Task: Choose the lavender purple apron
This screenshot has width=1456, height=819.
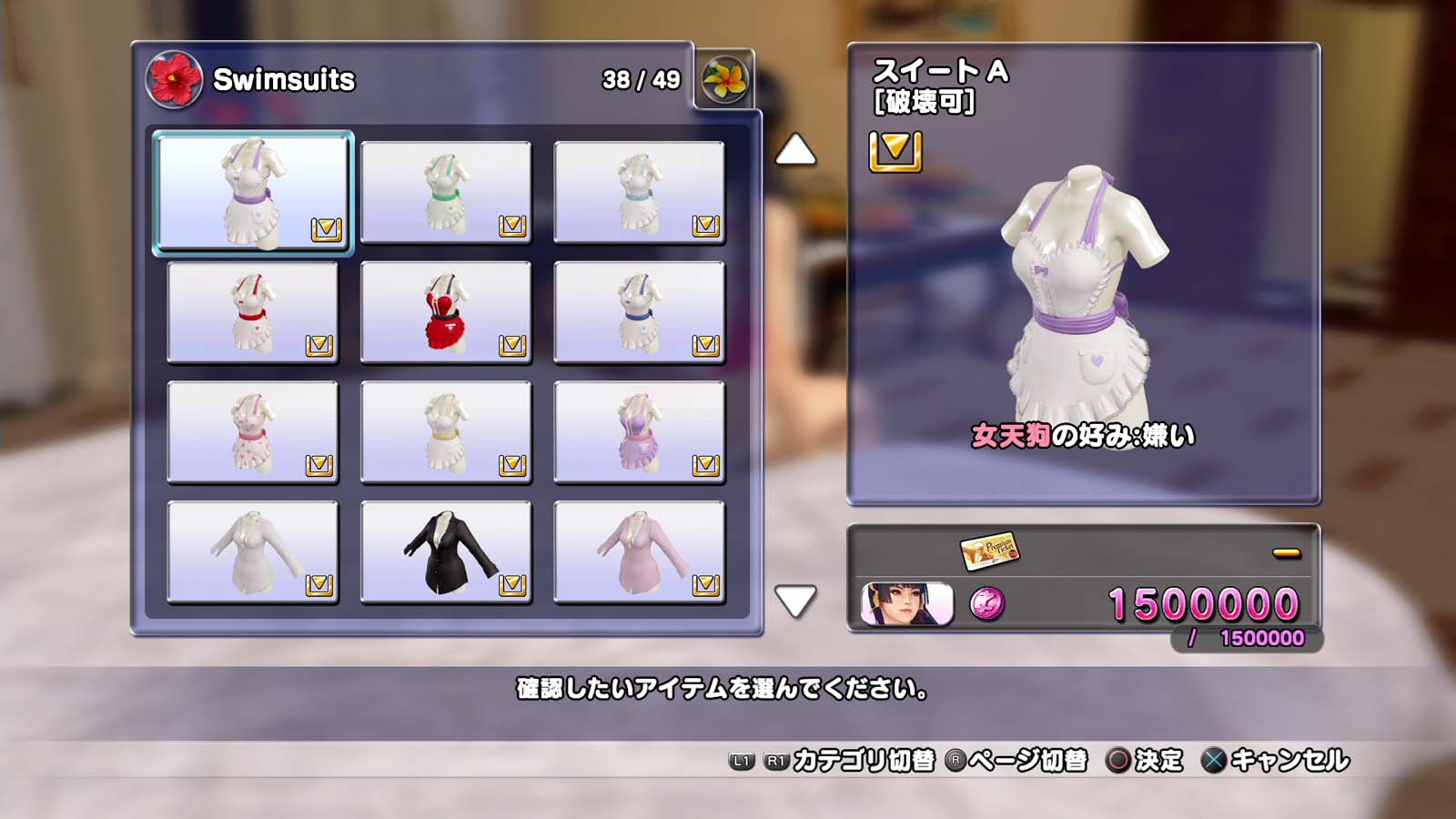Action: point(639,432)
